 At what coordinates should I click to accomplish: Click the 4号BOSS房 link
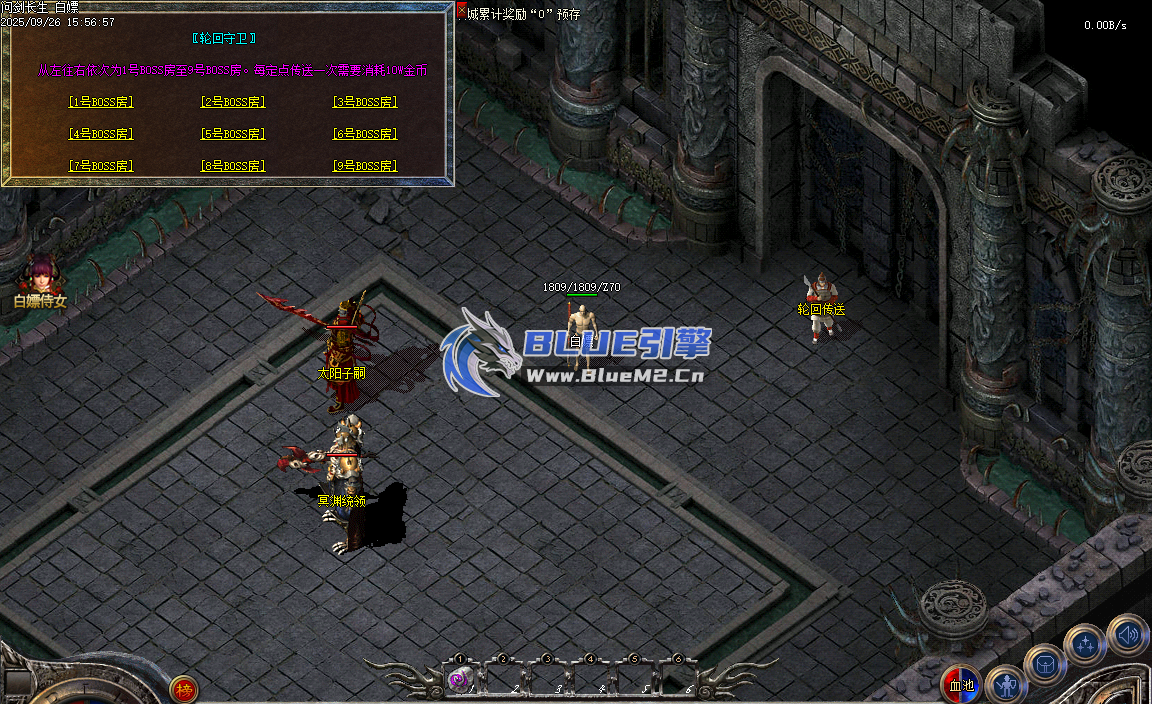pos(101,134)
